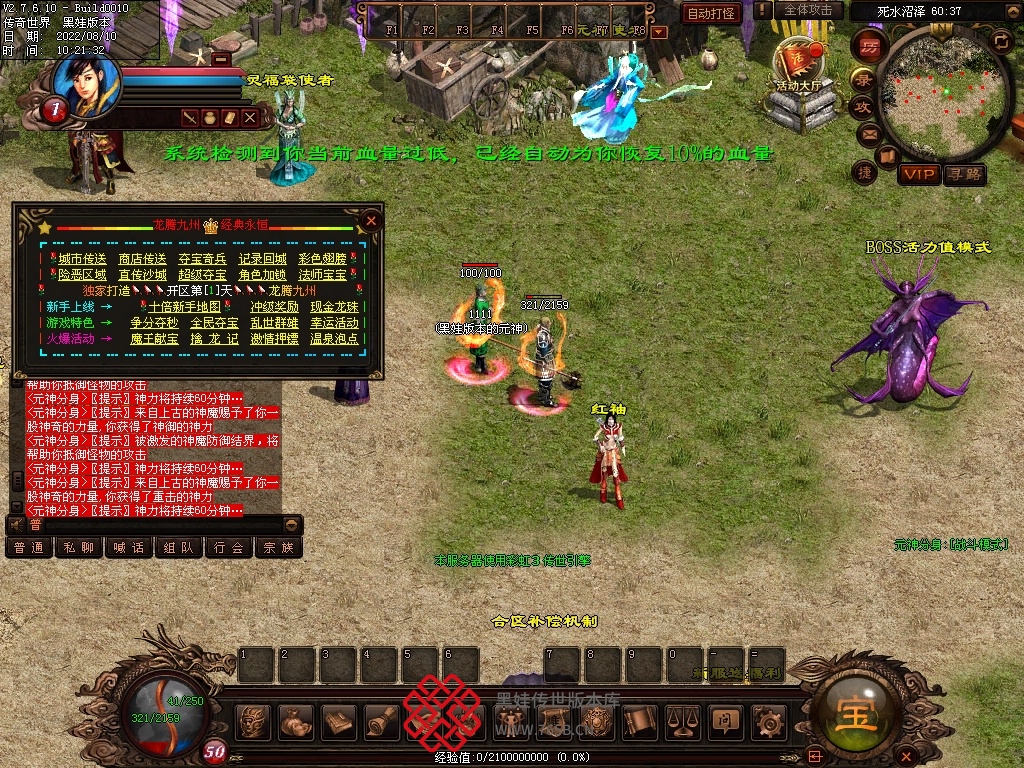Choose the 彩色翅膀 link

(322, 259)
